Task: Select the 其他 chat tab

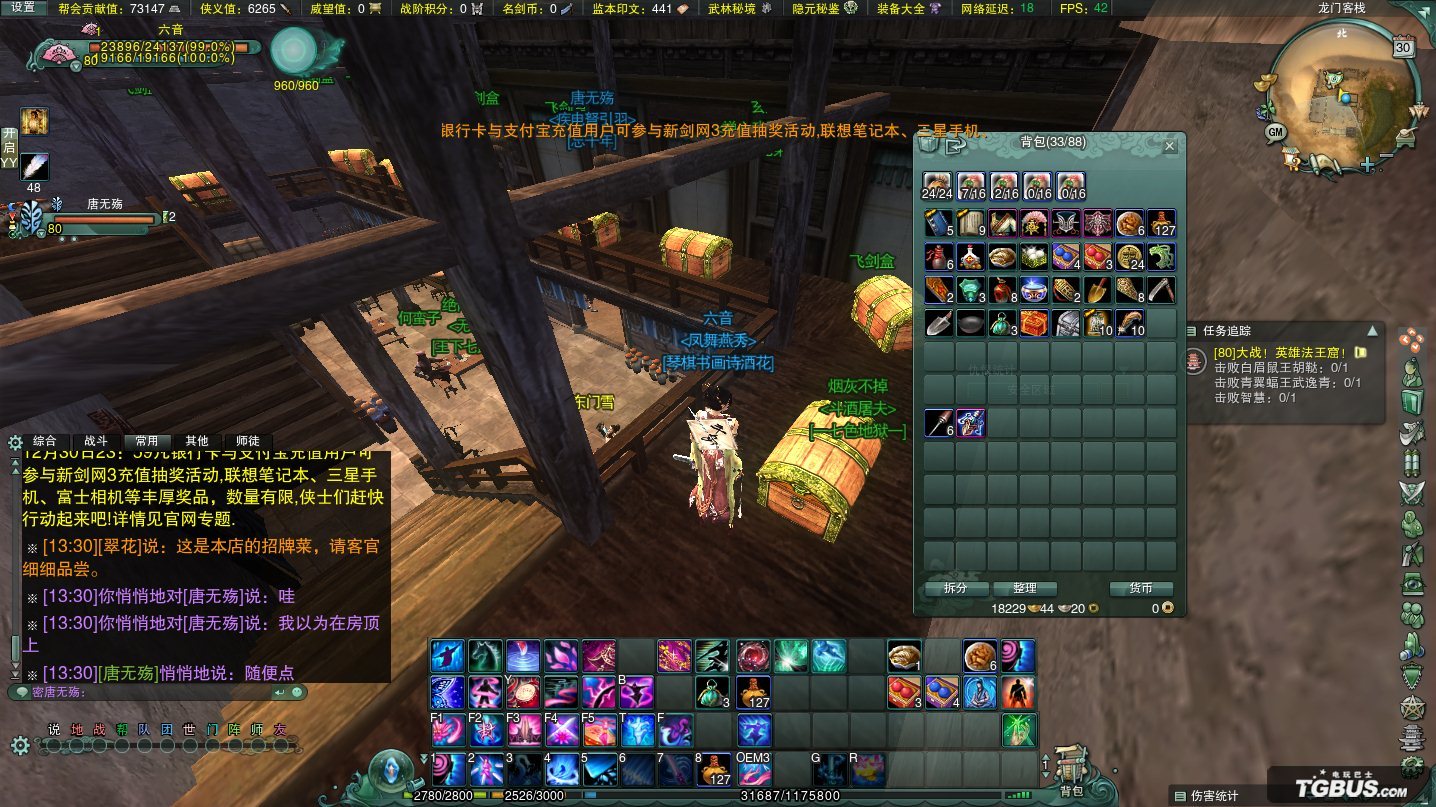Action: coord(197,441)
